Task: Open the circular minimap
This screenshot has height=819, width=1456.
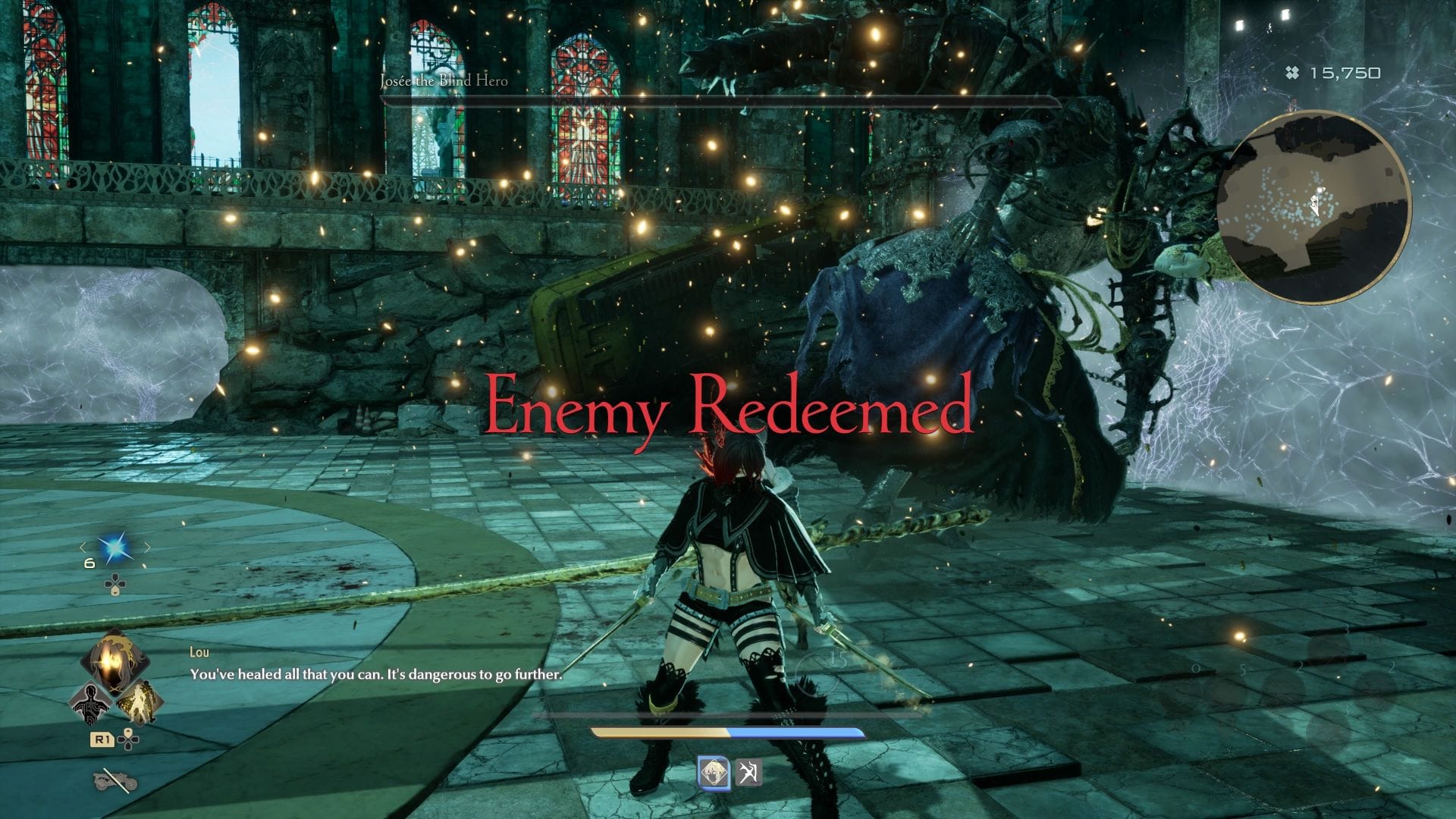Action: [1313, 207]
